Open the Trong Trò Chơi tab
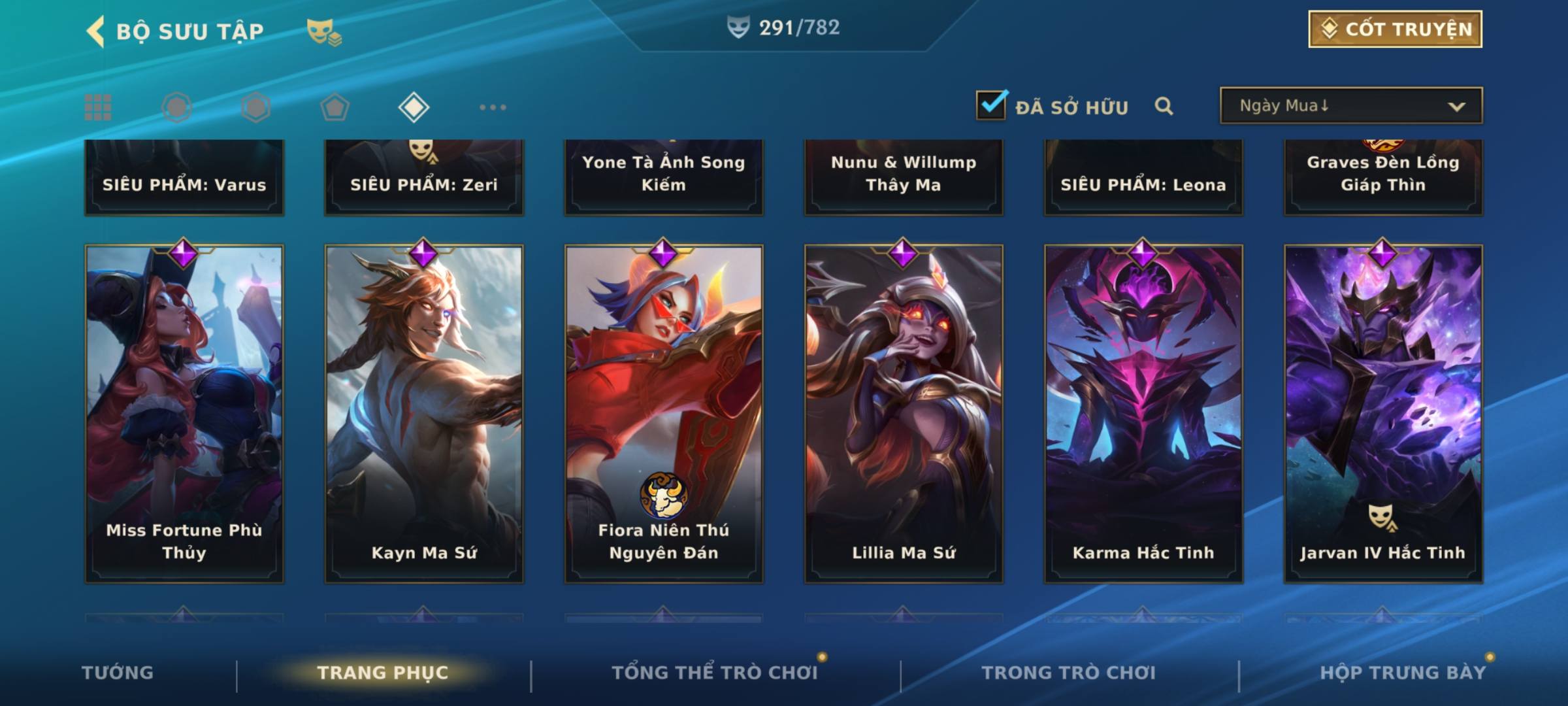Image resolution: width=1568 pixels, height=706 pixels. (1069, 673)
